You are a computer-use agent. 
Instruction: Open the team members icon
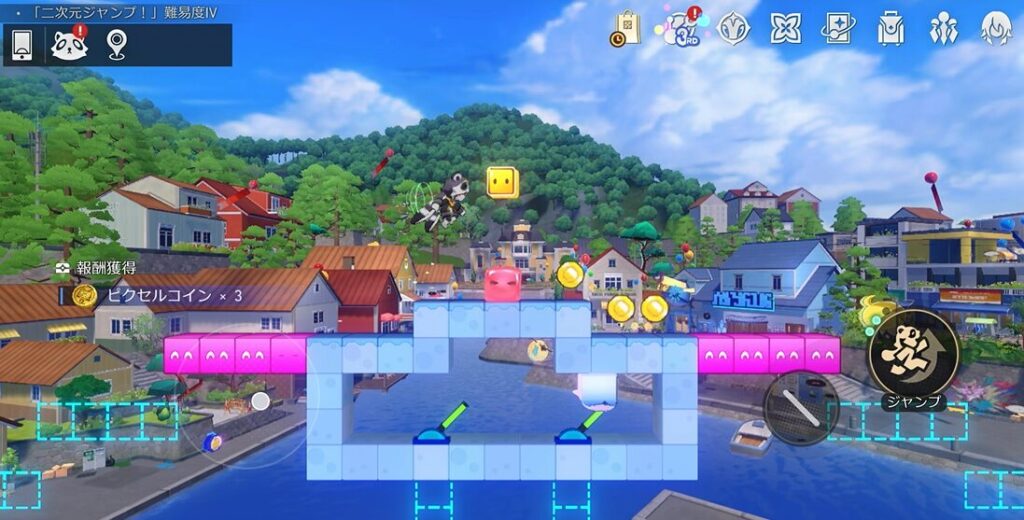pos(942,28)
